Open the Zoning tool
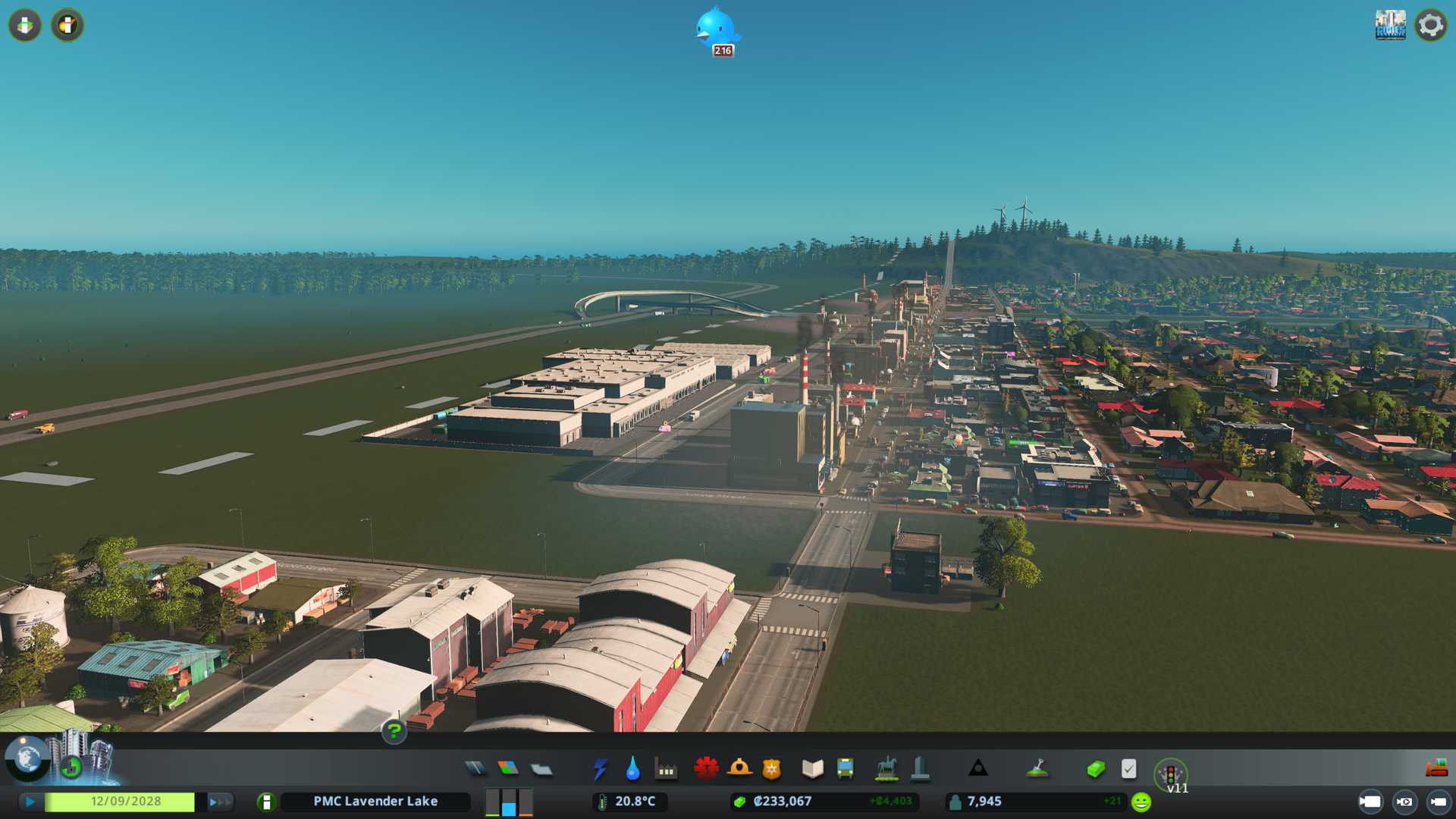 (x=508, y=769)
